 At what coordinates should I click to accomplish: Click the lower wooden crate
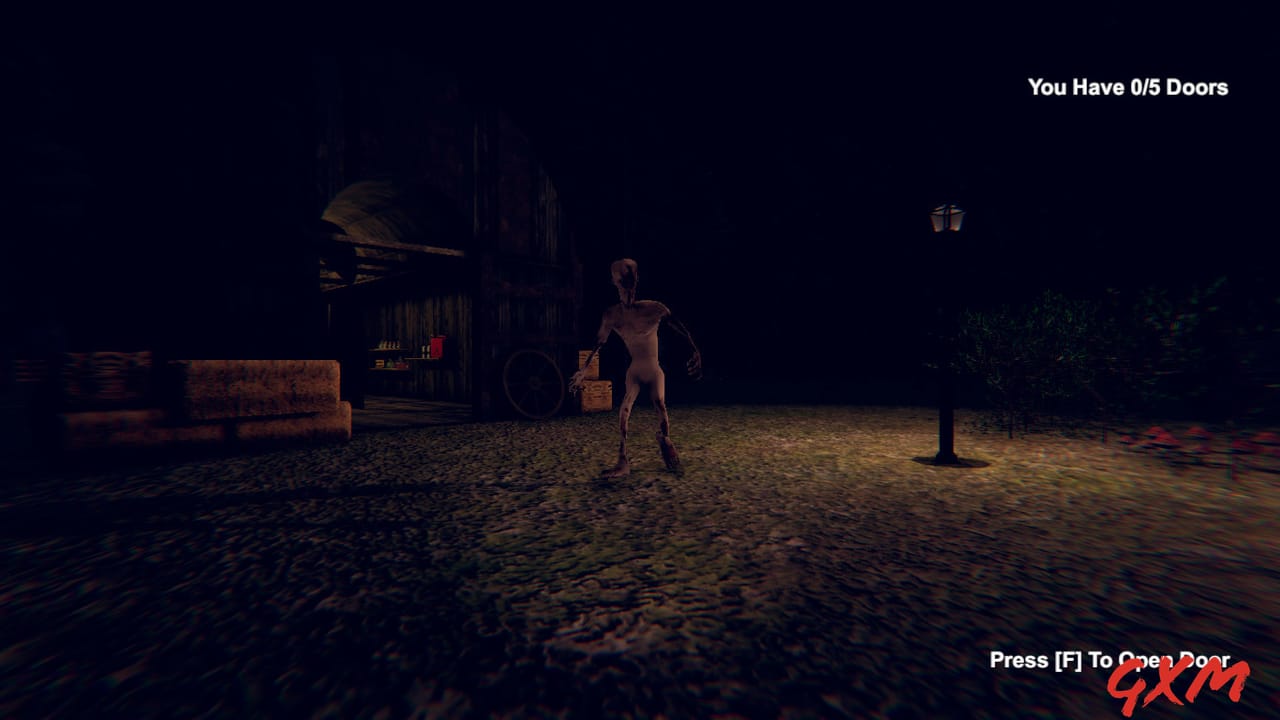click(597, 396)
